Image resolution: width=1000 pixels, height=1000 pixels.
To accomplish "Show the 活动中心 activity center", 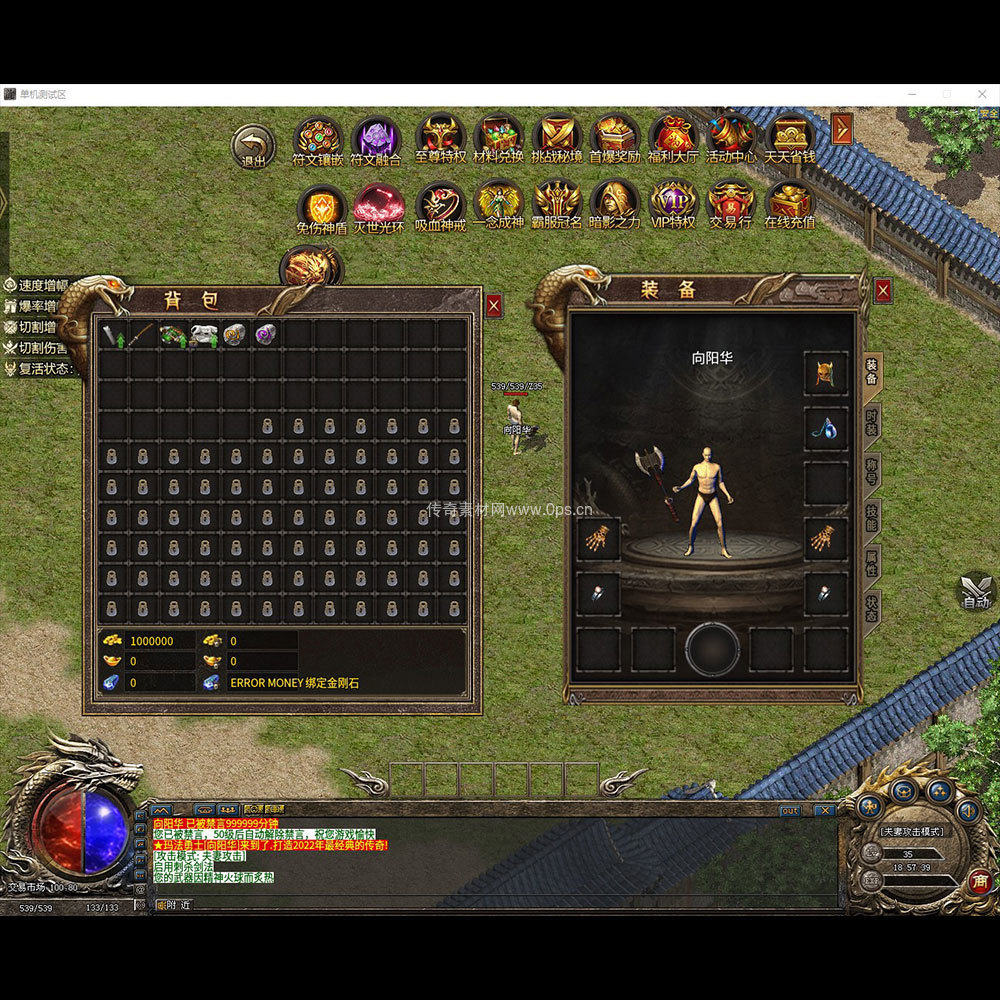I will point(731,138).
